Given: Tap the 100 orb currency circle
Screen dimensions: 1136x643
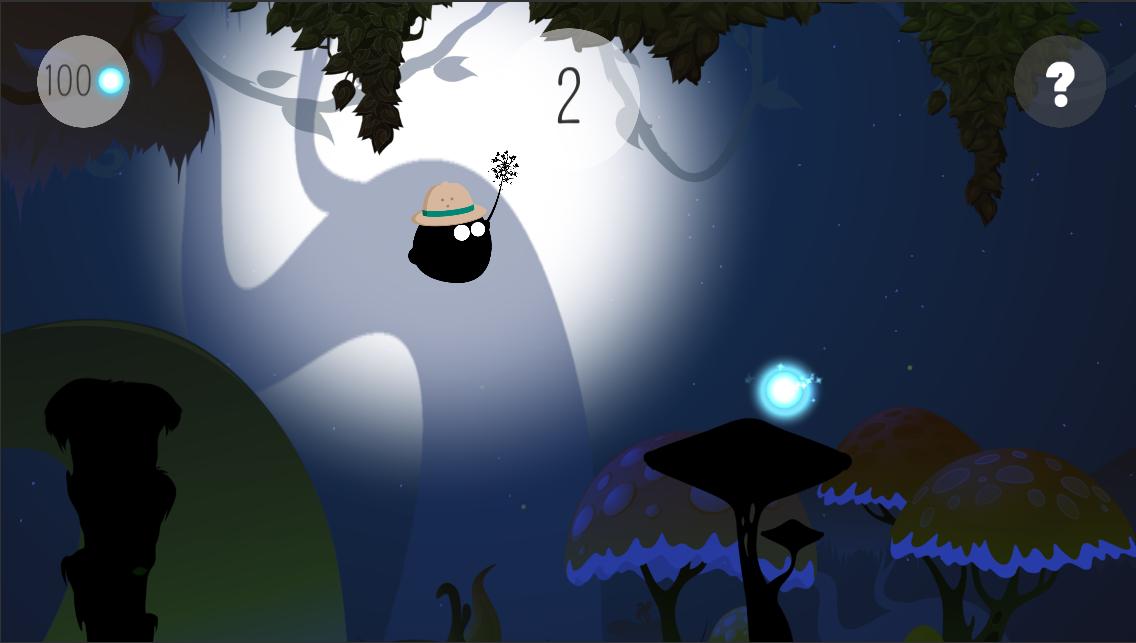Looking at the screenshot, I should pos(83,82).
